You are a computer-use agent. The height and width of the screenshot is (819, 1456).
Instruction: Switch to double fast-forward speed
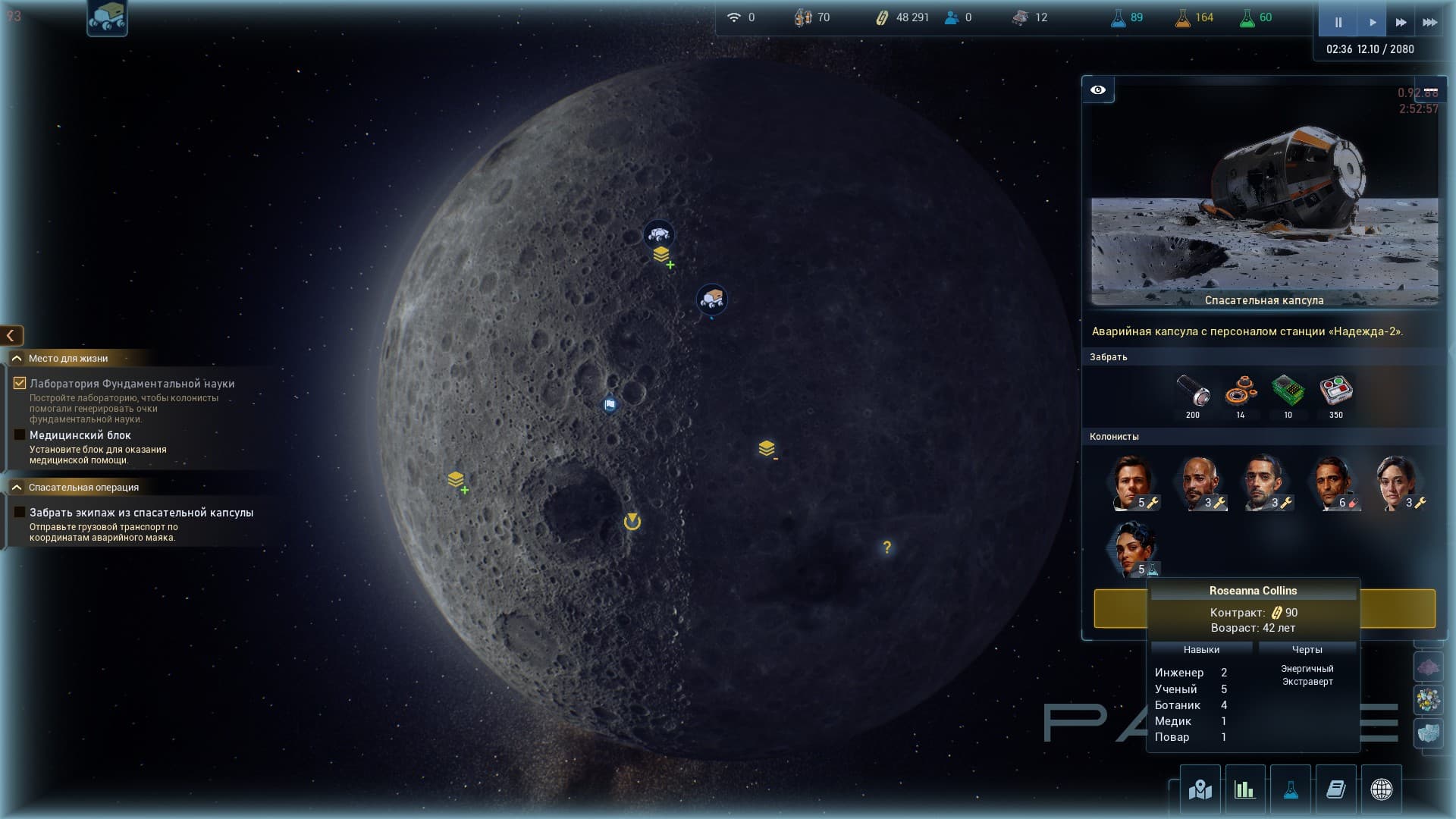pos(1401,22)
